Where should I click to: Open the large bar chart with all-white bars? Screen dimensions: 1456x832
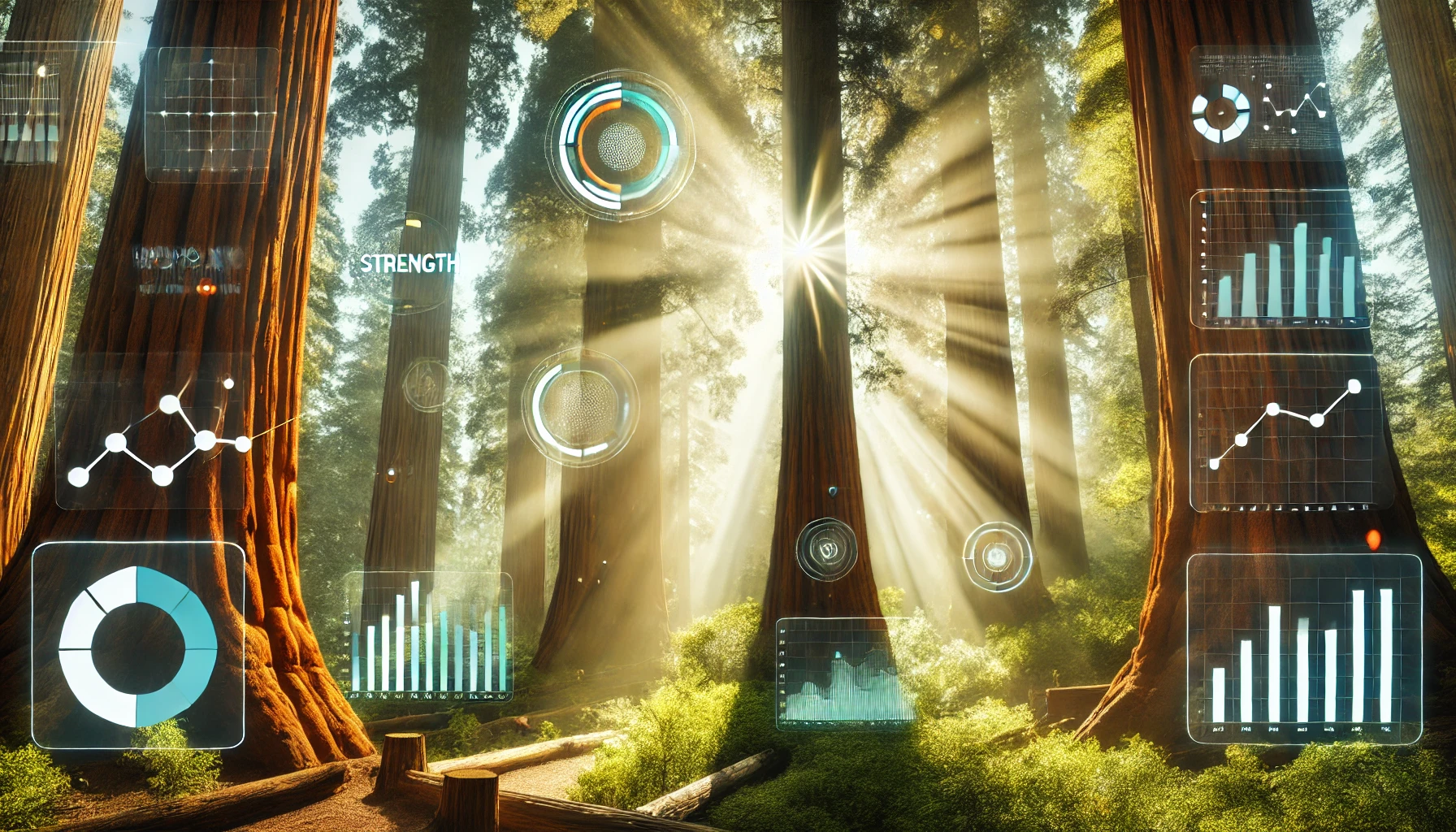(x=1303, y=650)
